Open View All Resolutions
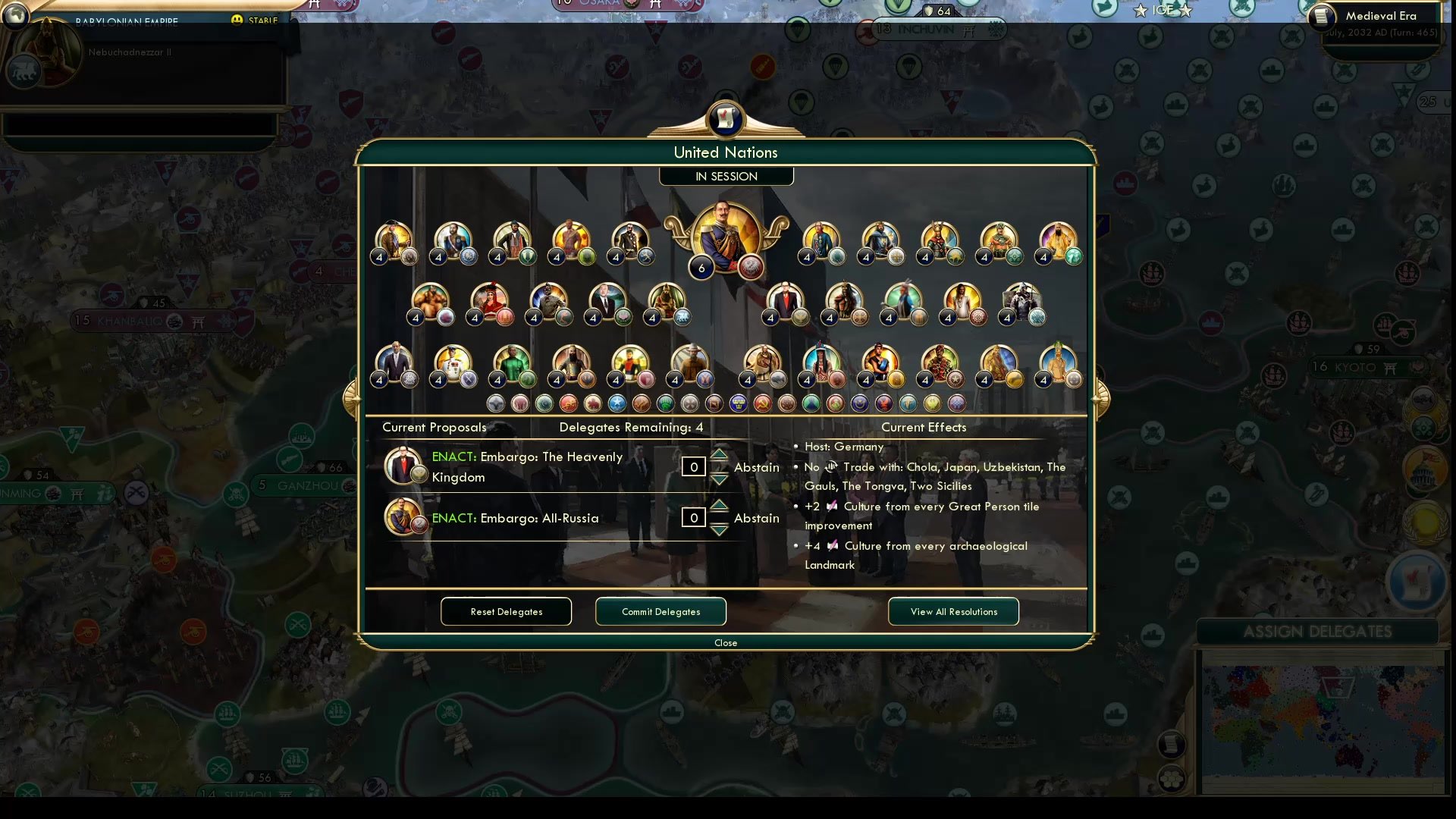 953,611
